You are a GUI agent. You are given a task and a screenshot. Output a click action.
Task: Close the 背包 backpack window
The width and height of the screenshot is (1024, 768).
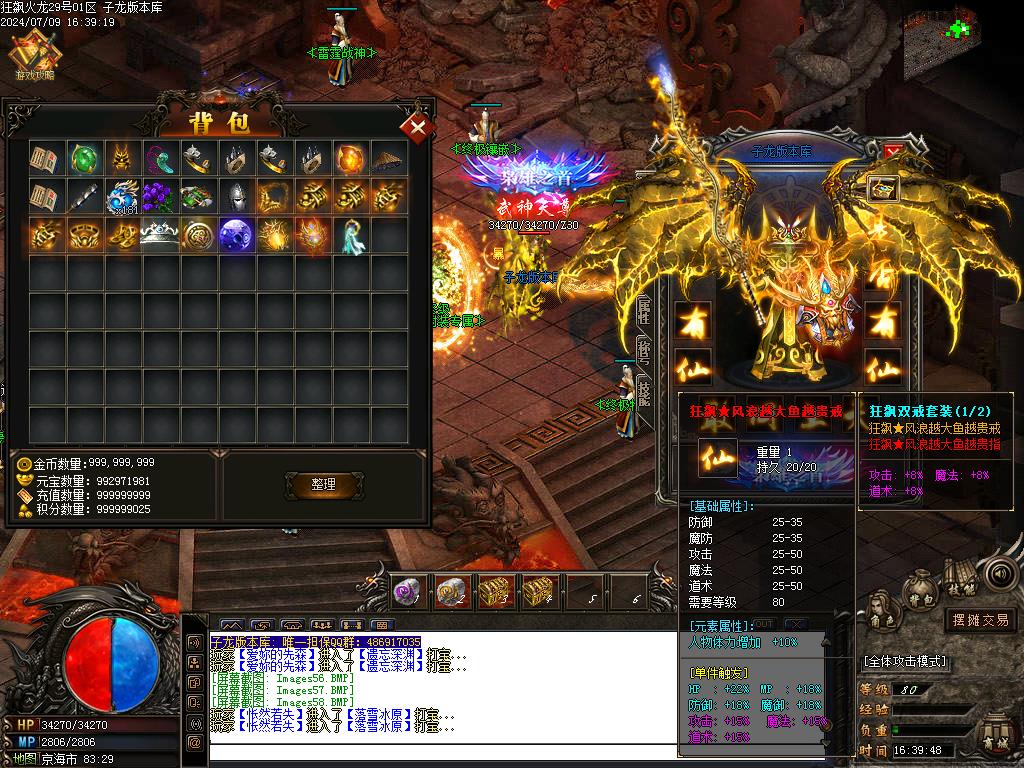click(416, 127)
